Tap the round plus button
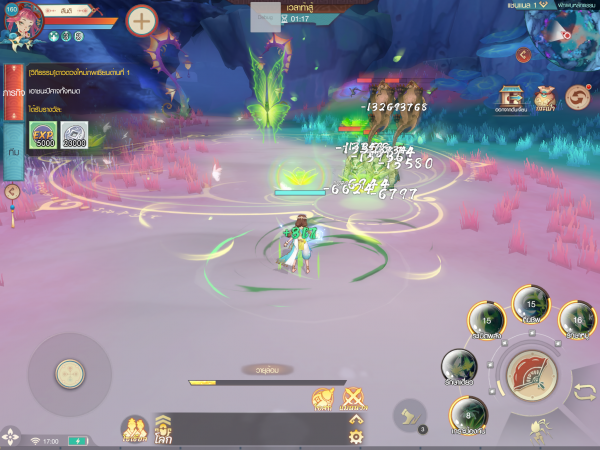 [142, 20]
